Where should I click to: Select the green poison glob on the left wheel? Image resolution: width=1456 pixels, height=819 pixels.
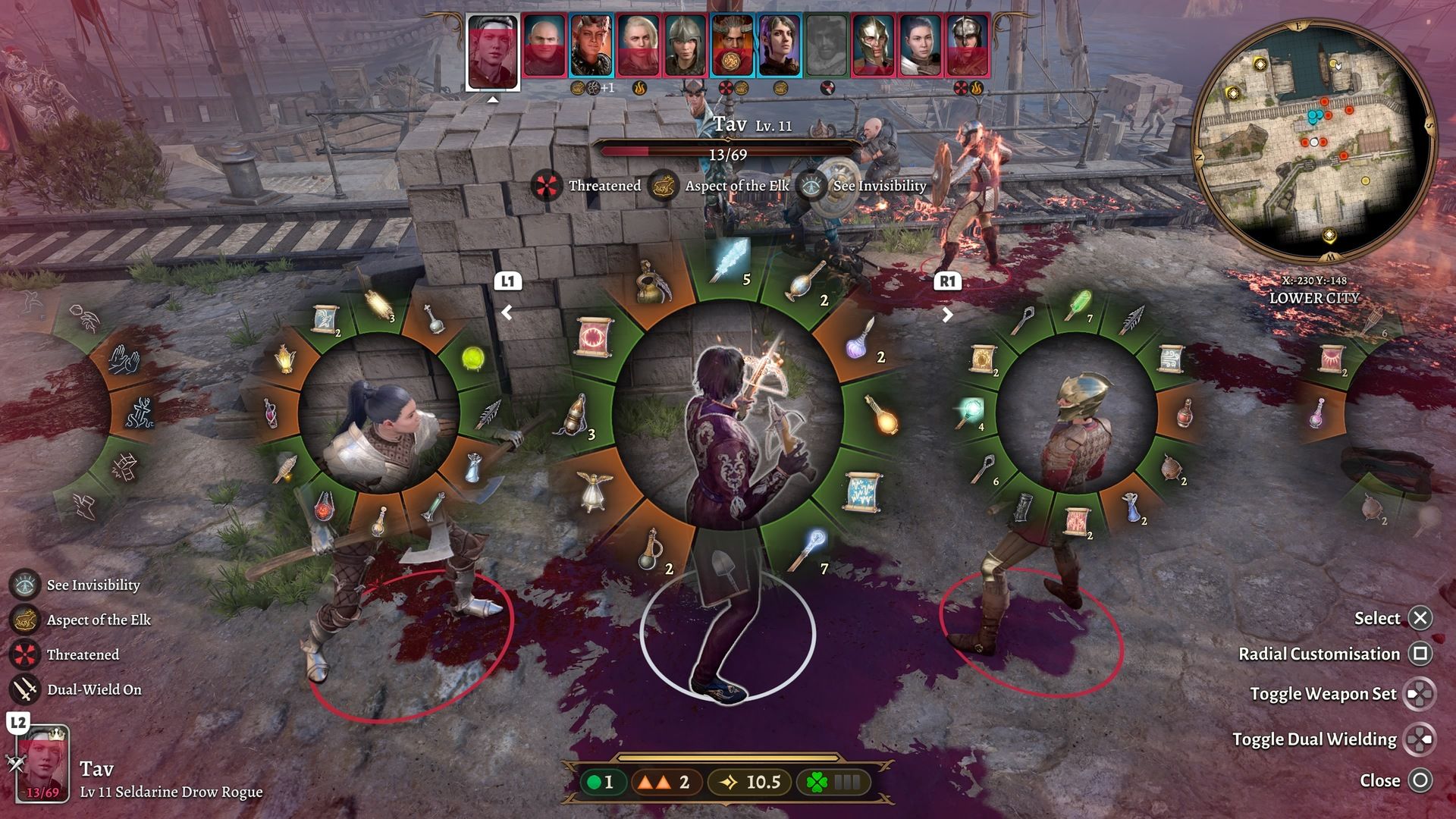coord(473,357)
